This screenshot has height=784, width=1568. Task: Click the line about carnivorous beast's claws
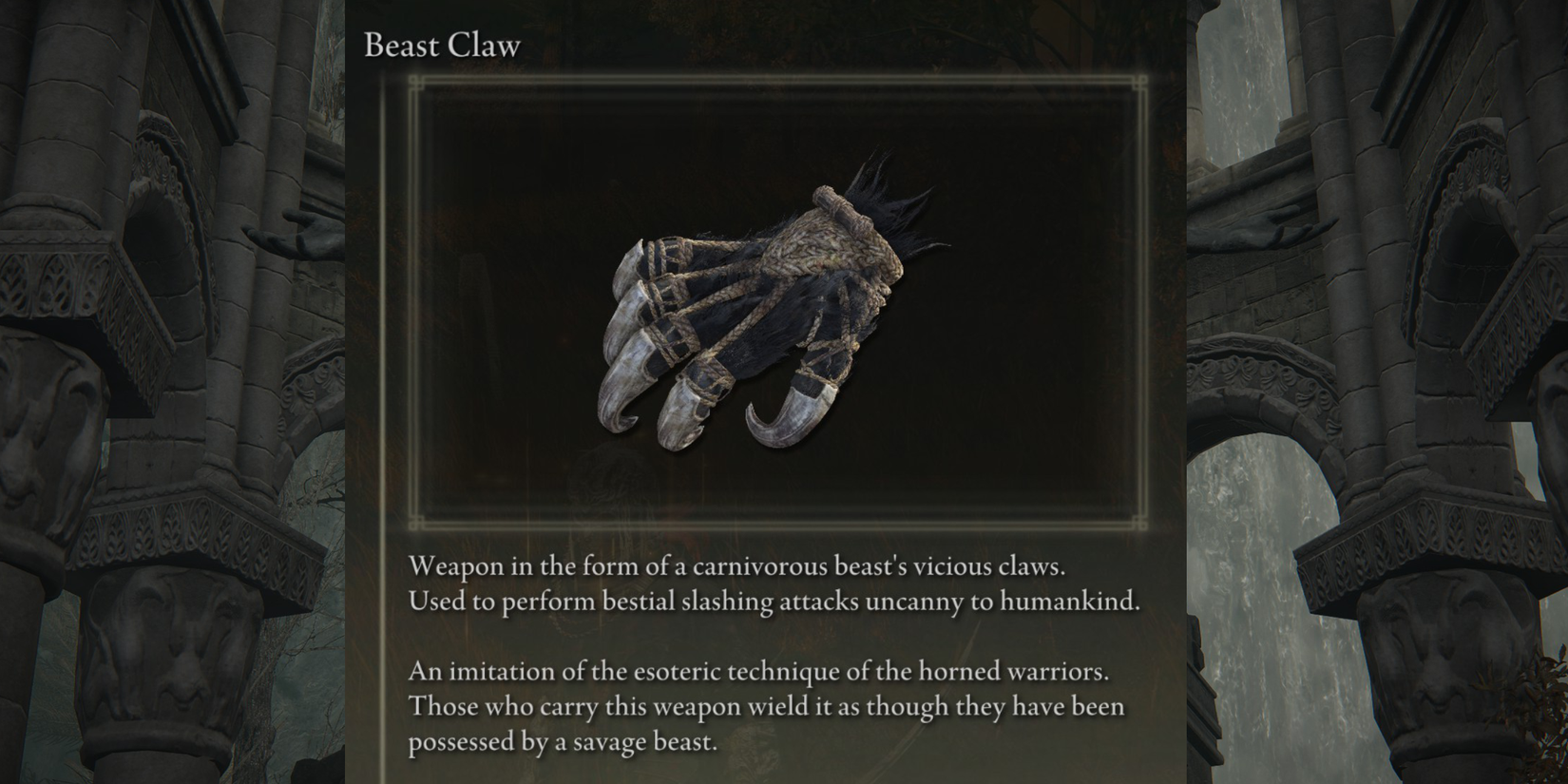[x=737, y=565]
